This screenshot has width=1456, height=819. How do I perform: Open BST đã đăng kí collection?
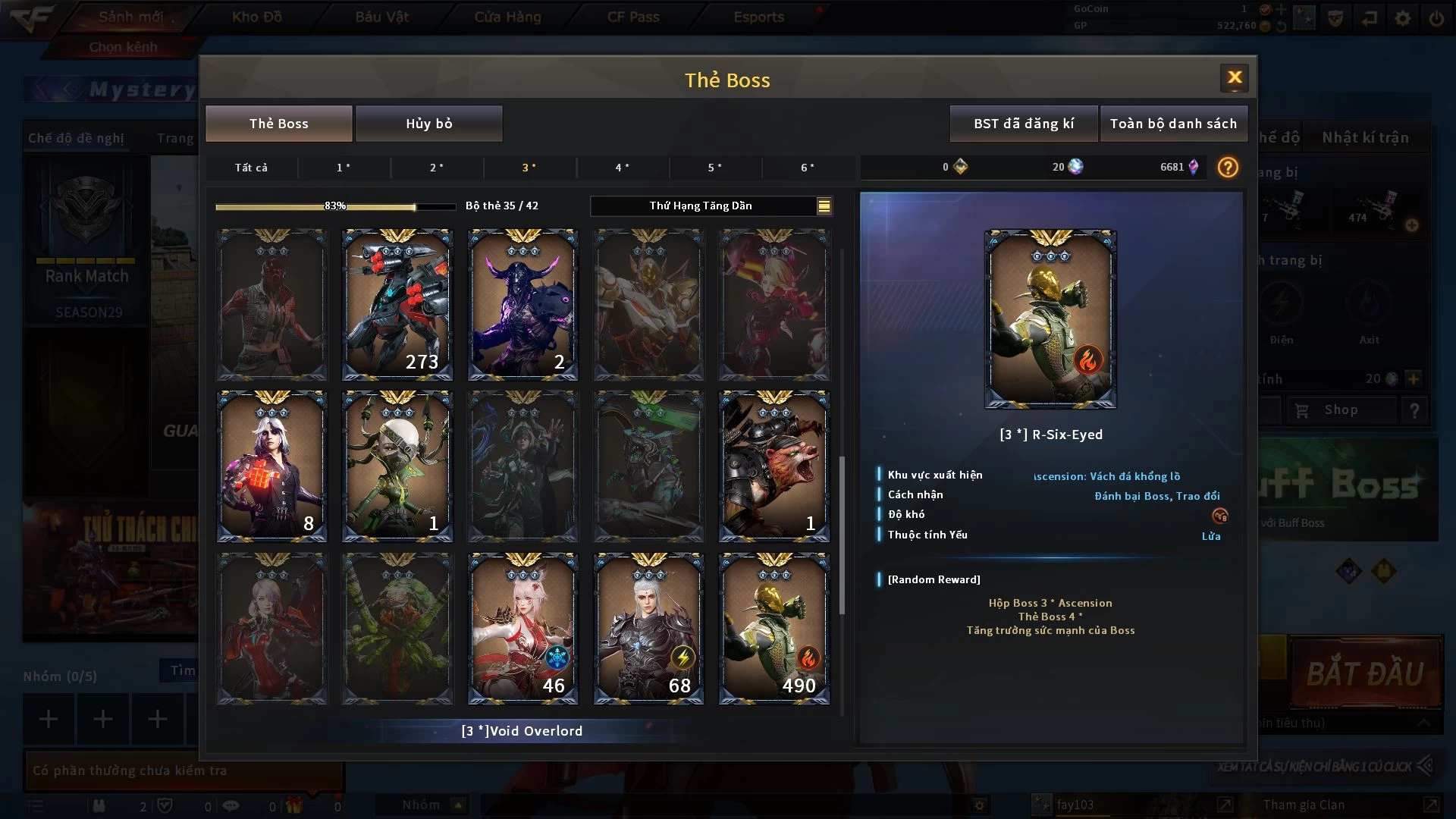click(x=1023, y=124)
